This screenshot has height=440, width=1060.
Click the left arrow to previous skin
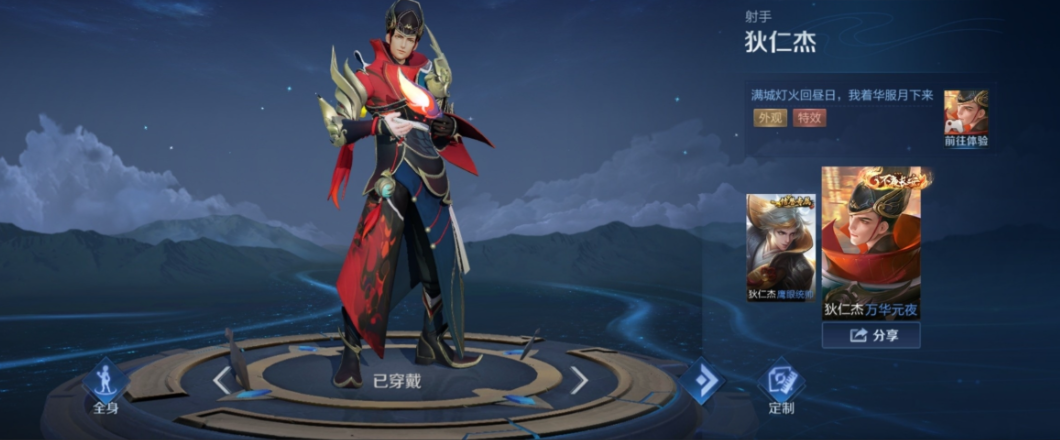(x=221, y=380)
